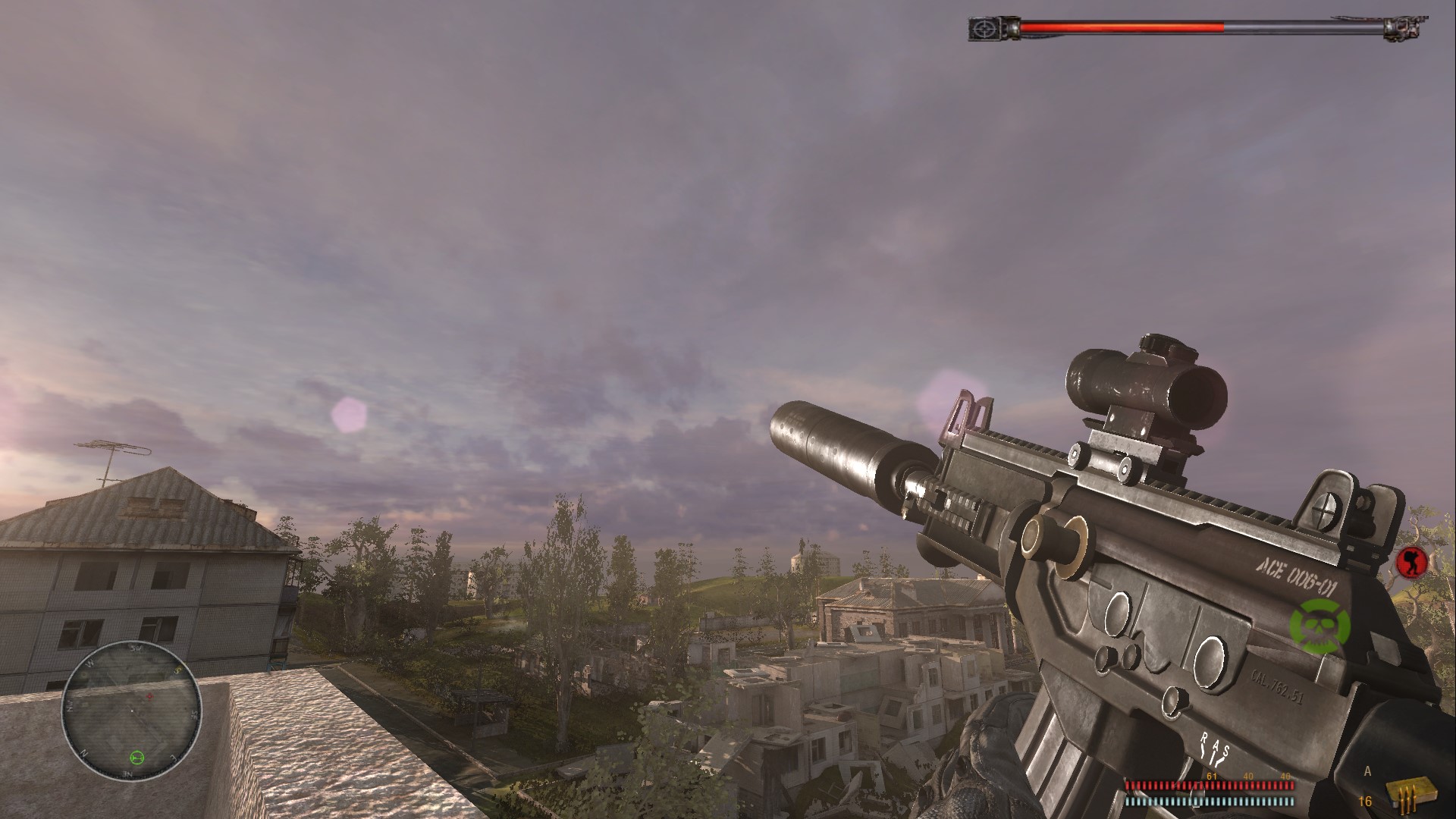The image size is (1456, 819).
Task: Select the green marker on the minimap
Action: point(136,756)
